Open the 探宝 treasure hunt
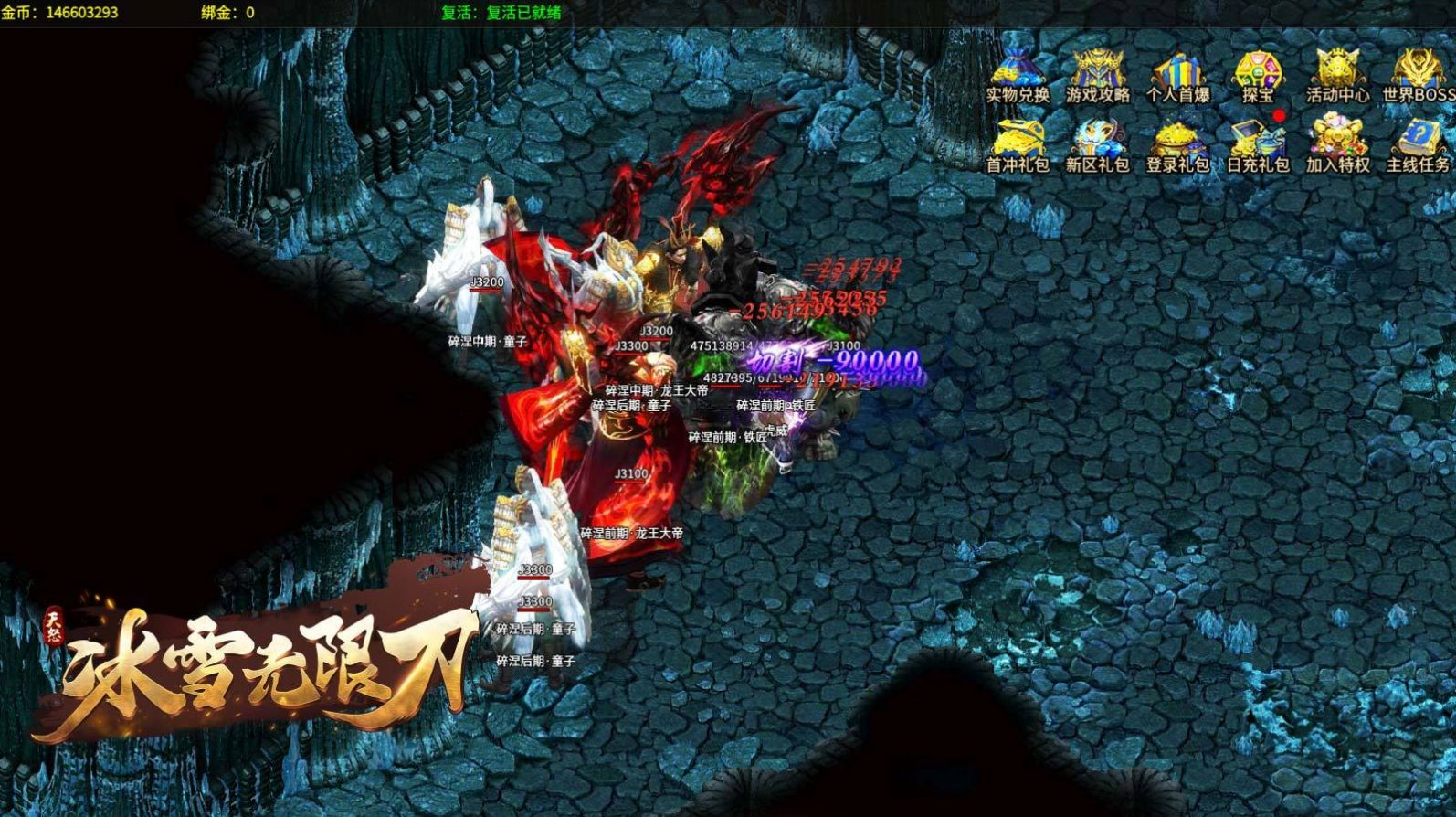This screenshot has width=1456, height=817. 1258,73
